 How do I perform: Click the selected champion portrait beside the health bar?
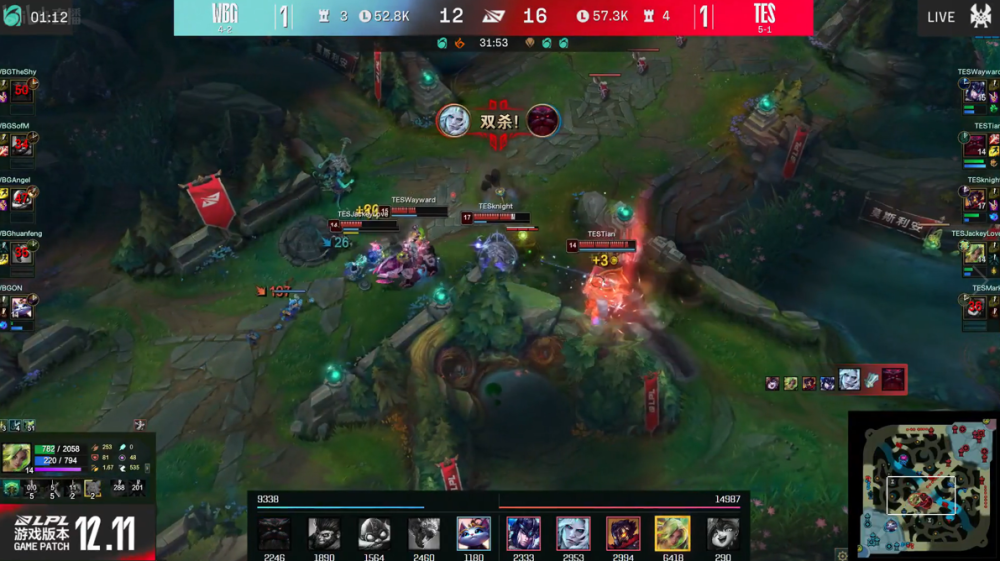(x=16, y=457)
